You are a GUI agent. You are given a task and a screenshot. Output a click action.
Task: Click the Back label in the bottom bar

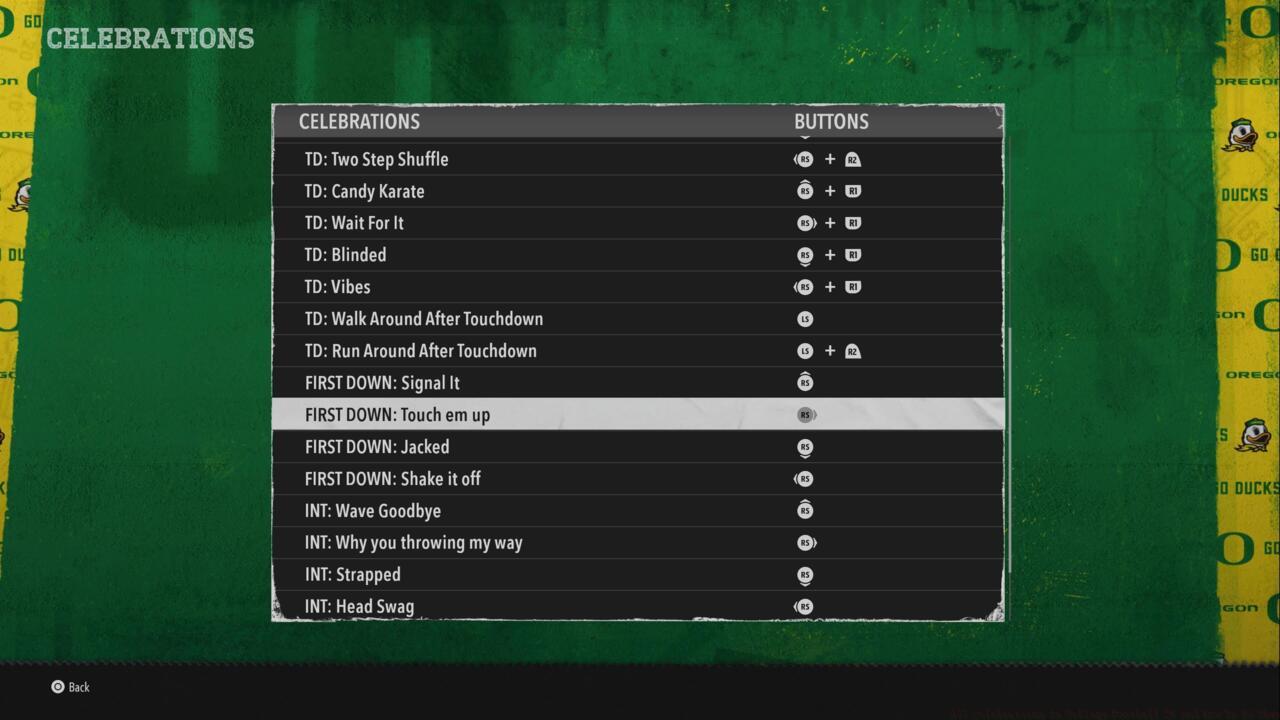pos(78,687)
